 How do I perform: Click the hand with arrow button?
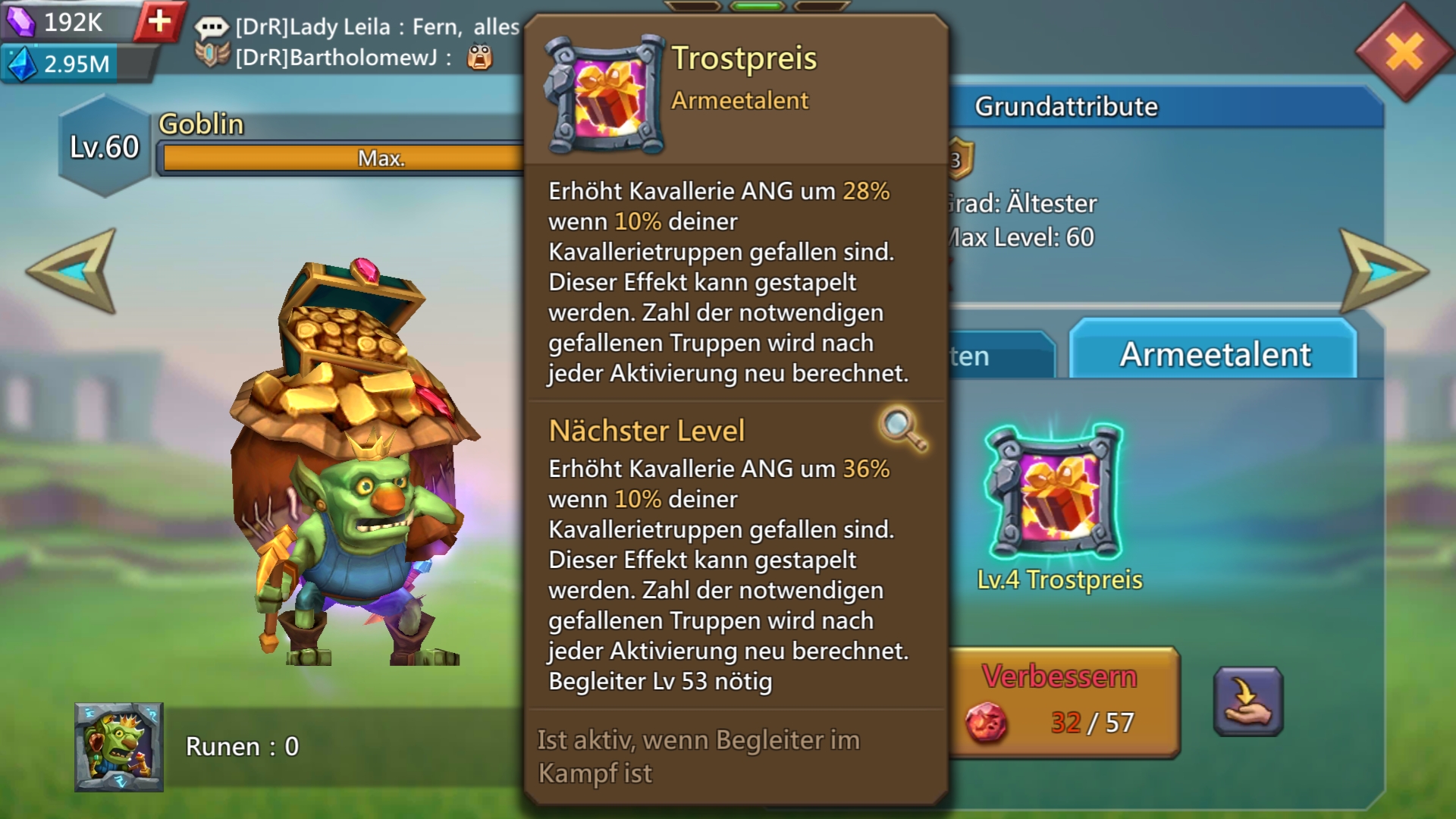(1247, 701)
